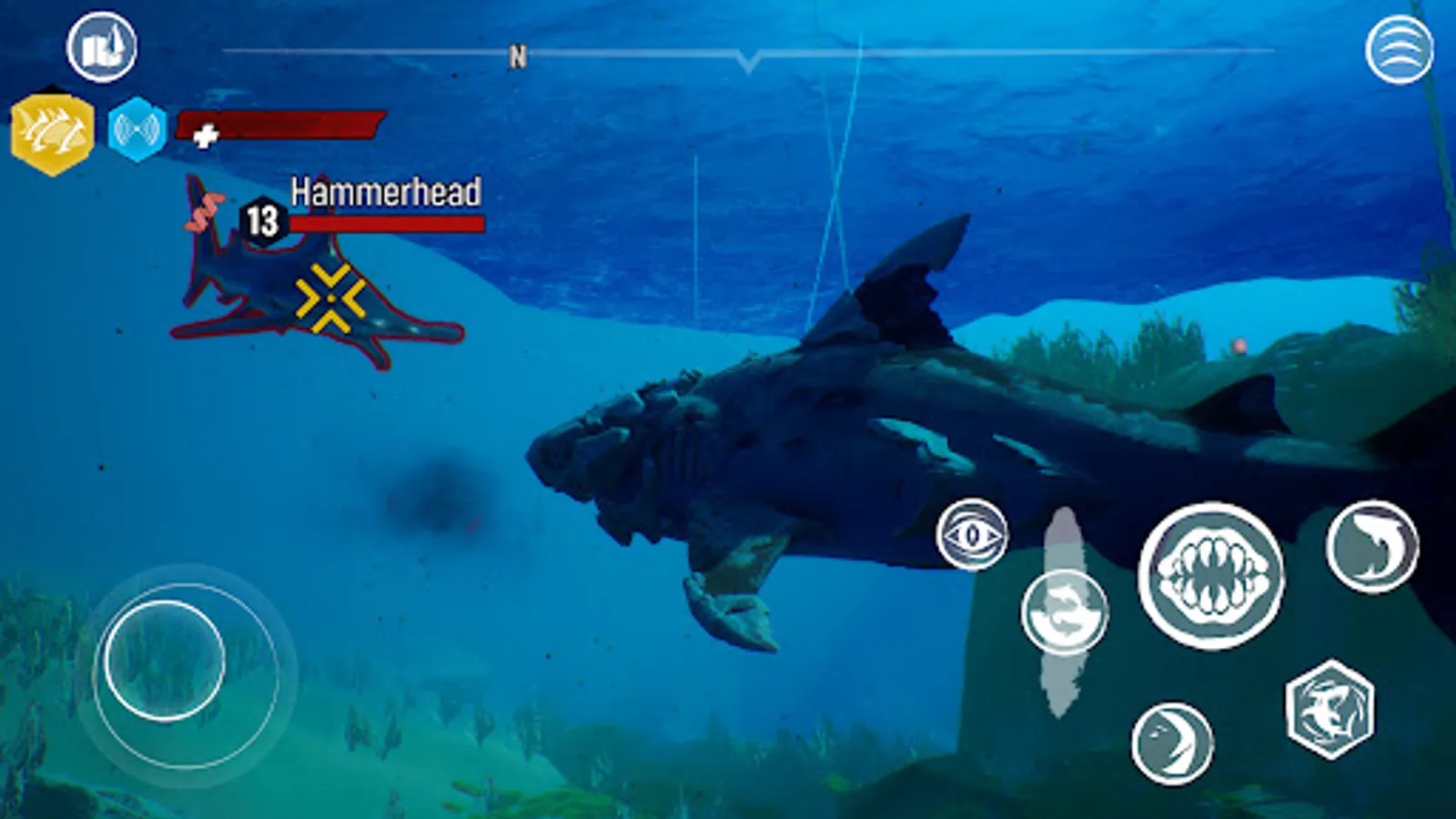Tap the chevron marker on the compass bar
Viewport: 1456px width, 819px height.
tap(749, 62)
